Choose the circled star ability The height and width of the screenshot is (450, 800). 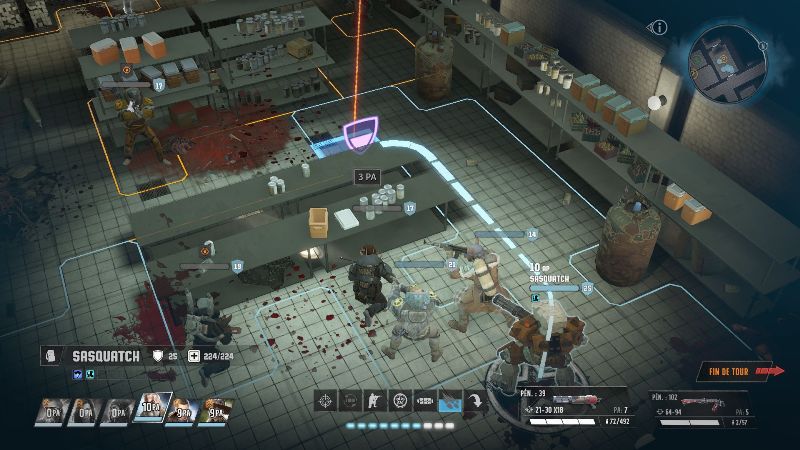coord(400,401)
